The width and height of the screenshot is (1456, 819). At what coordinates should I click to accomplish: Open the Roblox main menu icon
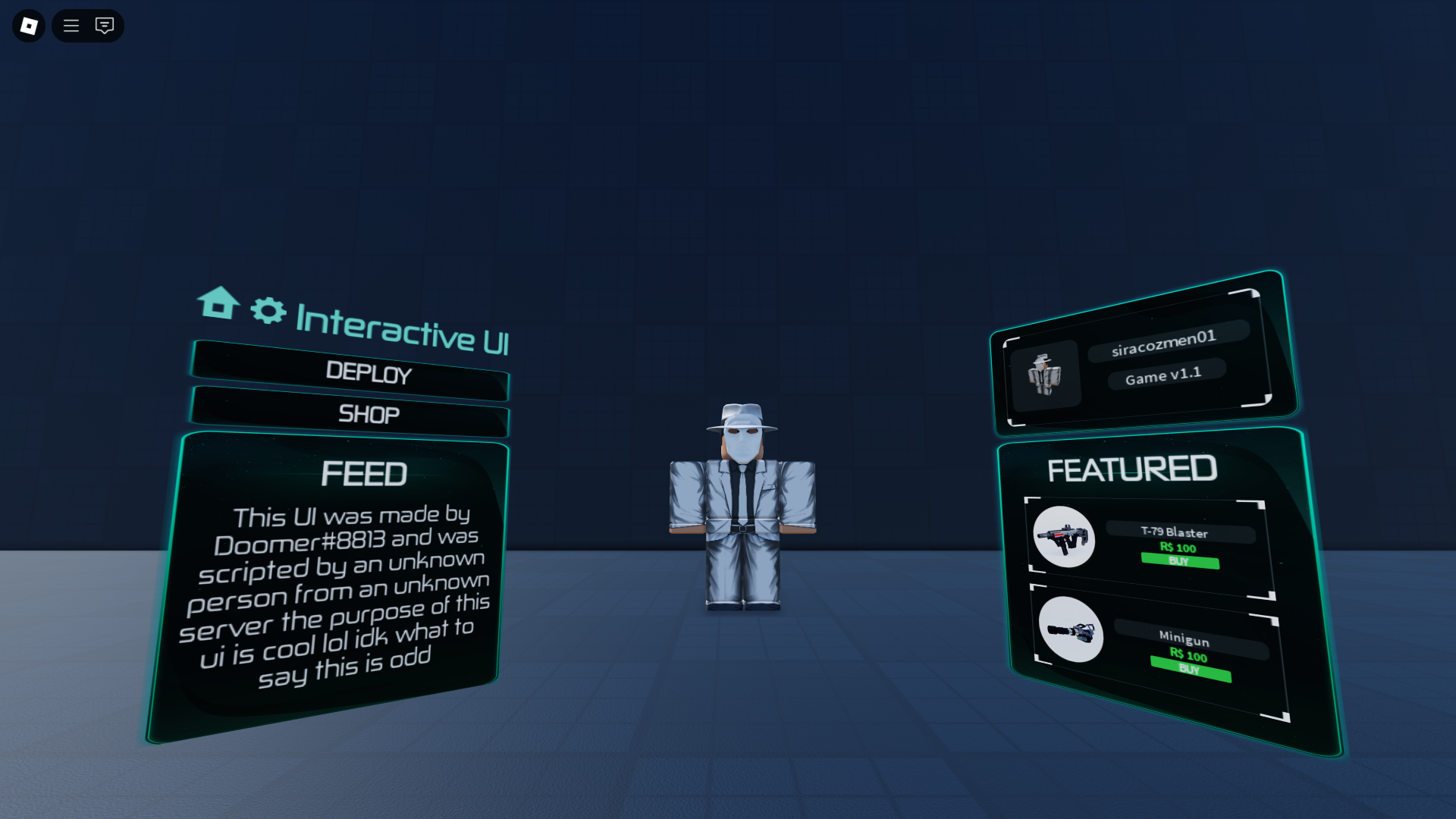(28, 25)
